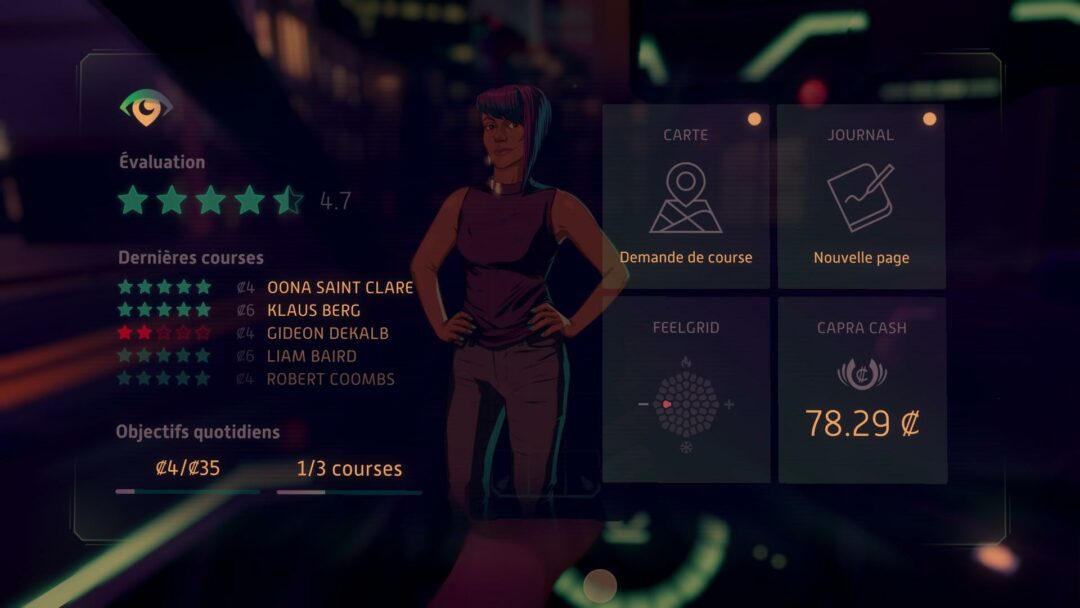Open the Carte ride request tile

[685, 197]
